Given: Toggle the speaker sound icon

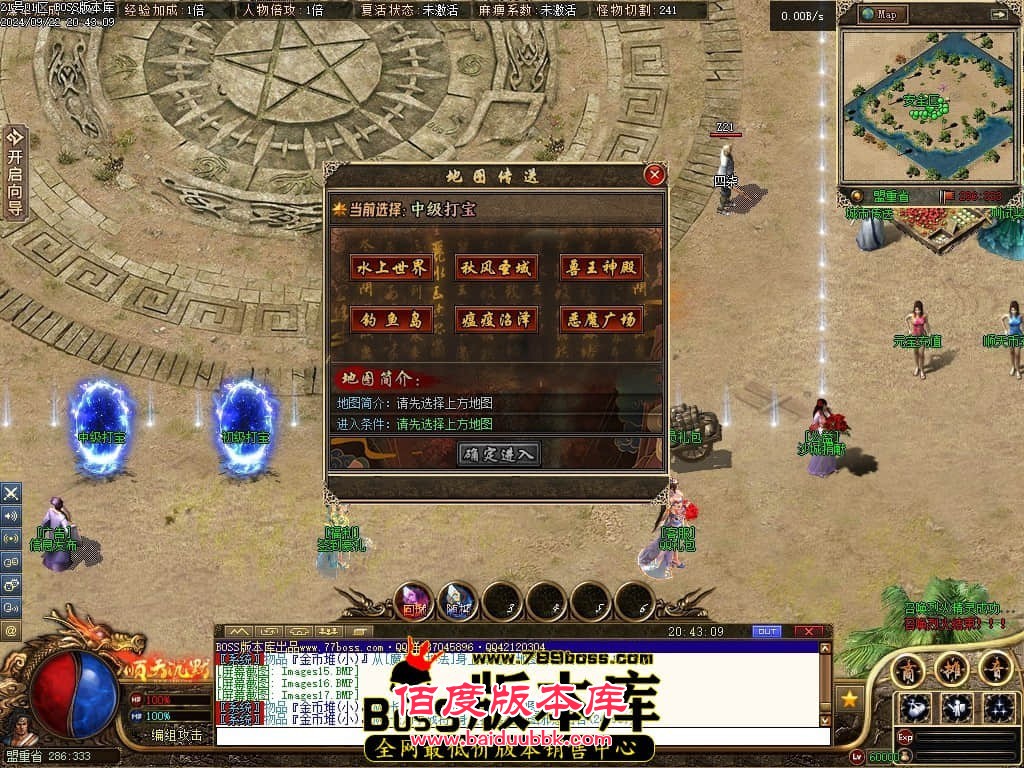Looking at the screenshot, I should [11, 516].
